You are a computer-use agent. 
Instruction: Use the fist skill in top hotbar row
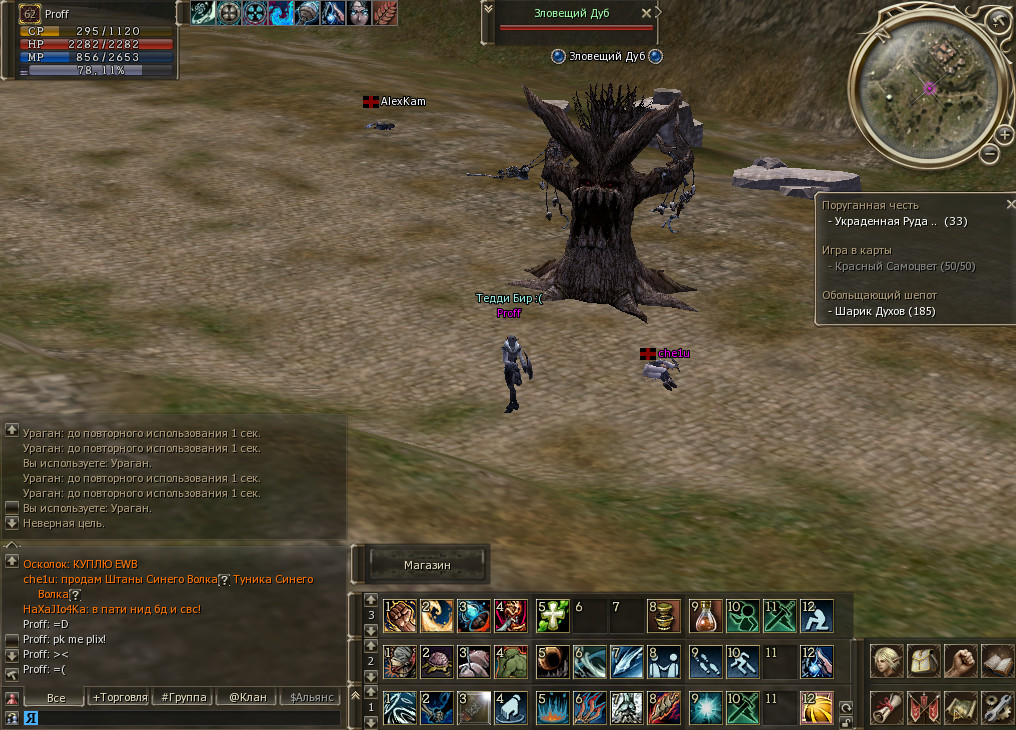click(400, 615)
